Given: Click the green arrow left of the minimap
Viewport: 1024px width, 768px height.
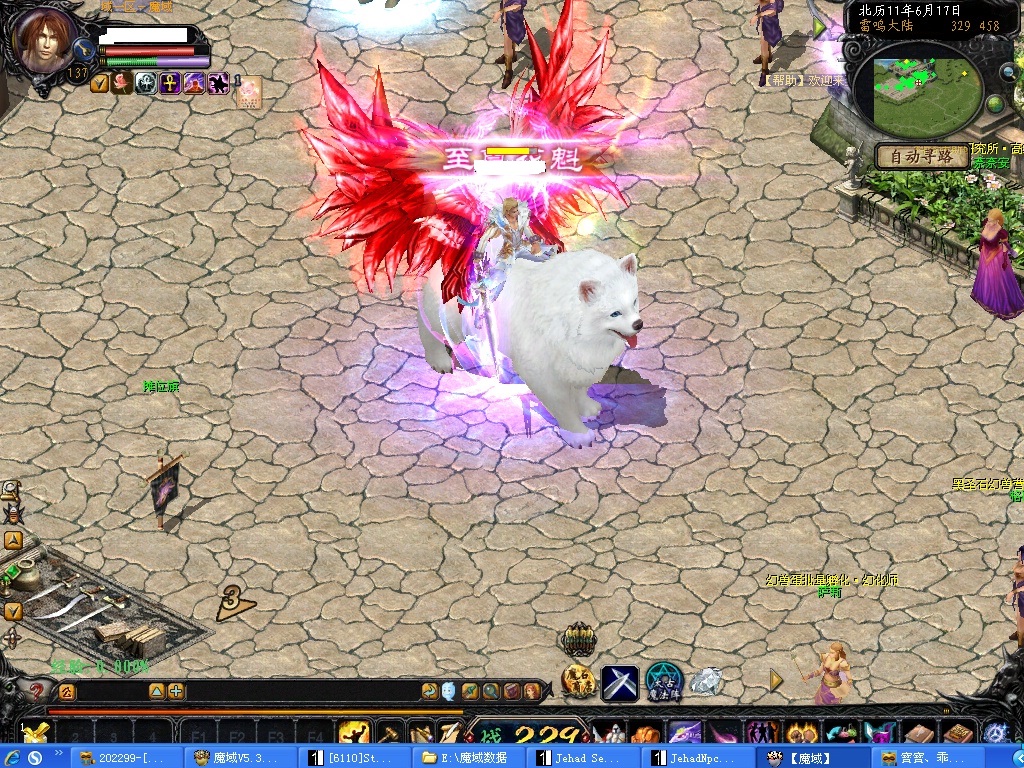Looking at the screenshot, I should pyautogui.click(x=821, y=29).
